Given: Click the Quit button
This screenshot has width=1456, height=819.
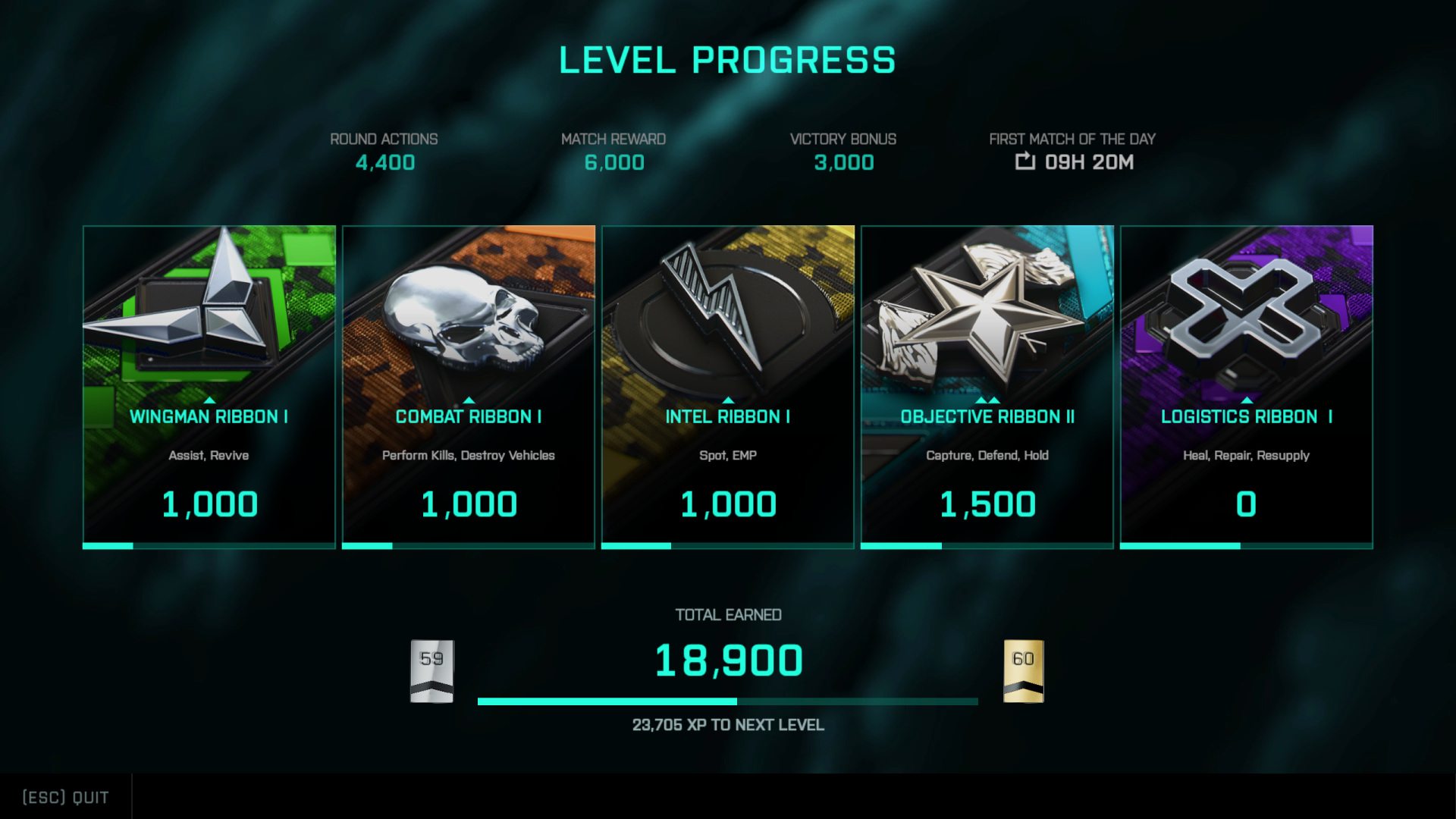Looking at the screenshot, I should coord(66,797).
